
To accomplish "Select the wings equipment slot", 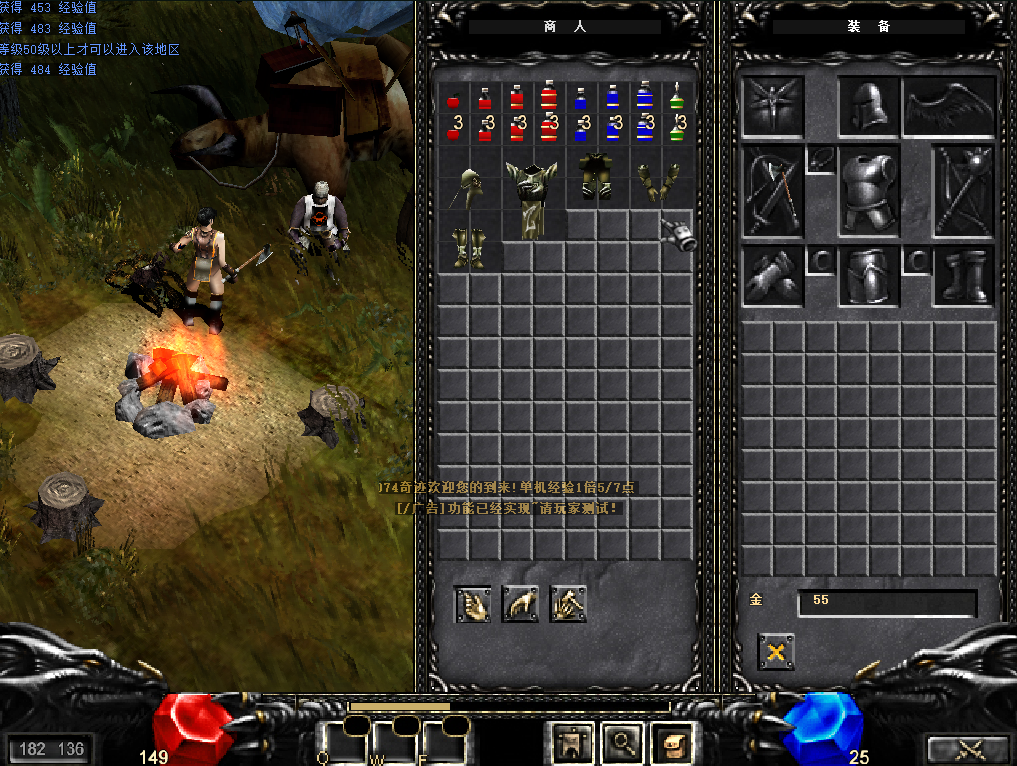I will [950, 107].
